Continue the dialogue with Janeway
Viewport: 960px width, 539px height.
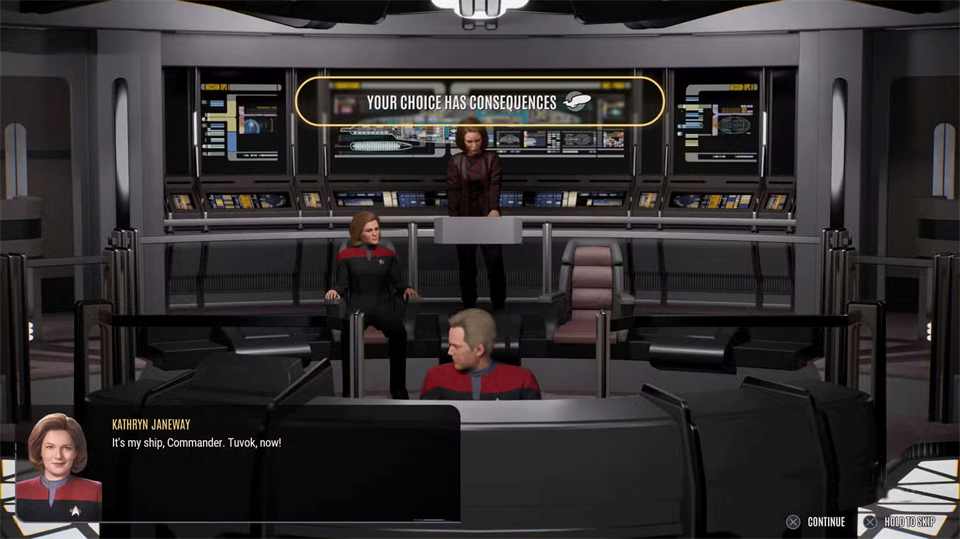coord(815,522)
